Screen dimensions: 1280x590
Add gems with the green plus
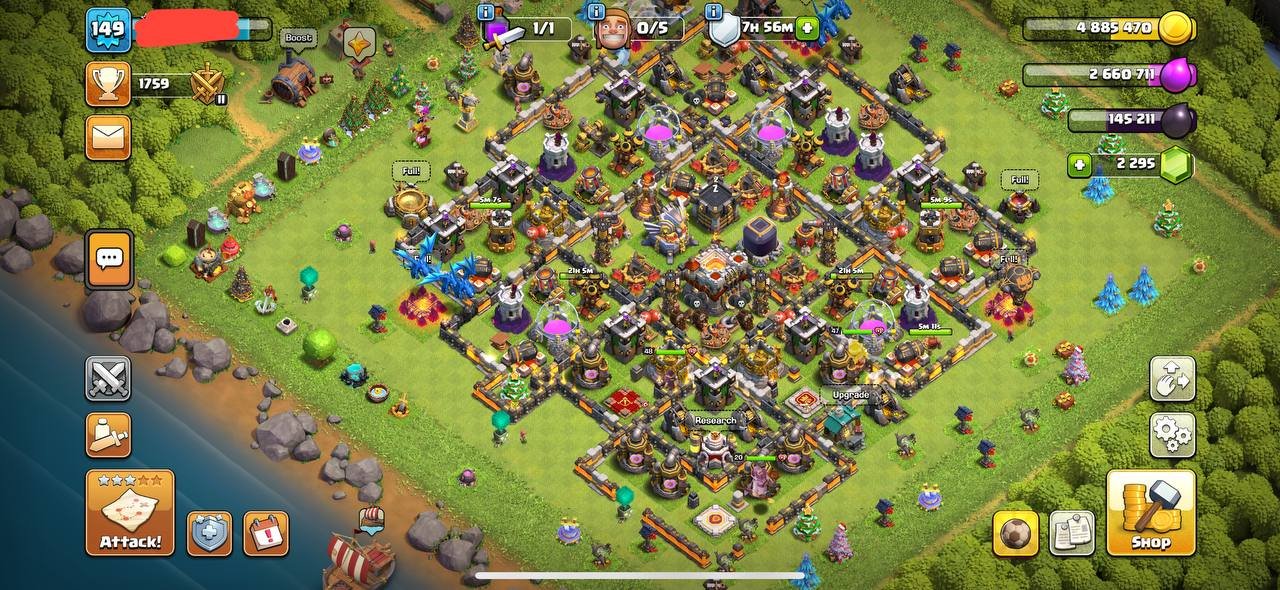[x=1079, y=165]
